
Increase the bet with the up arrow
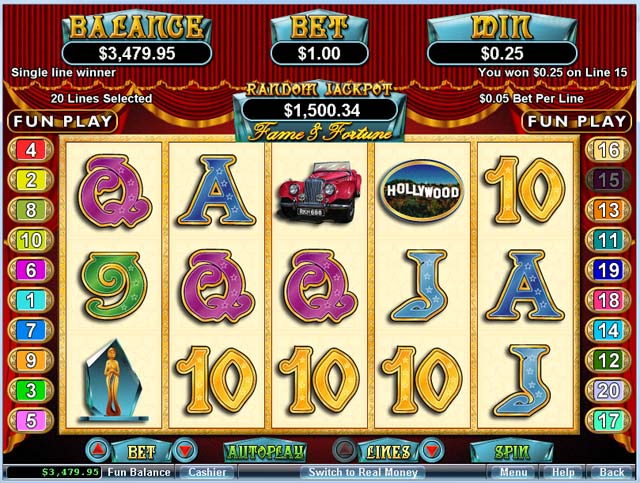pyautogui.click(x=95, y=451)
